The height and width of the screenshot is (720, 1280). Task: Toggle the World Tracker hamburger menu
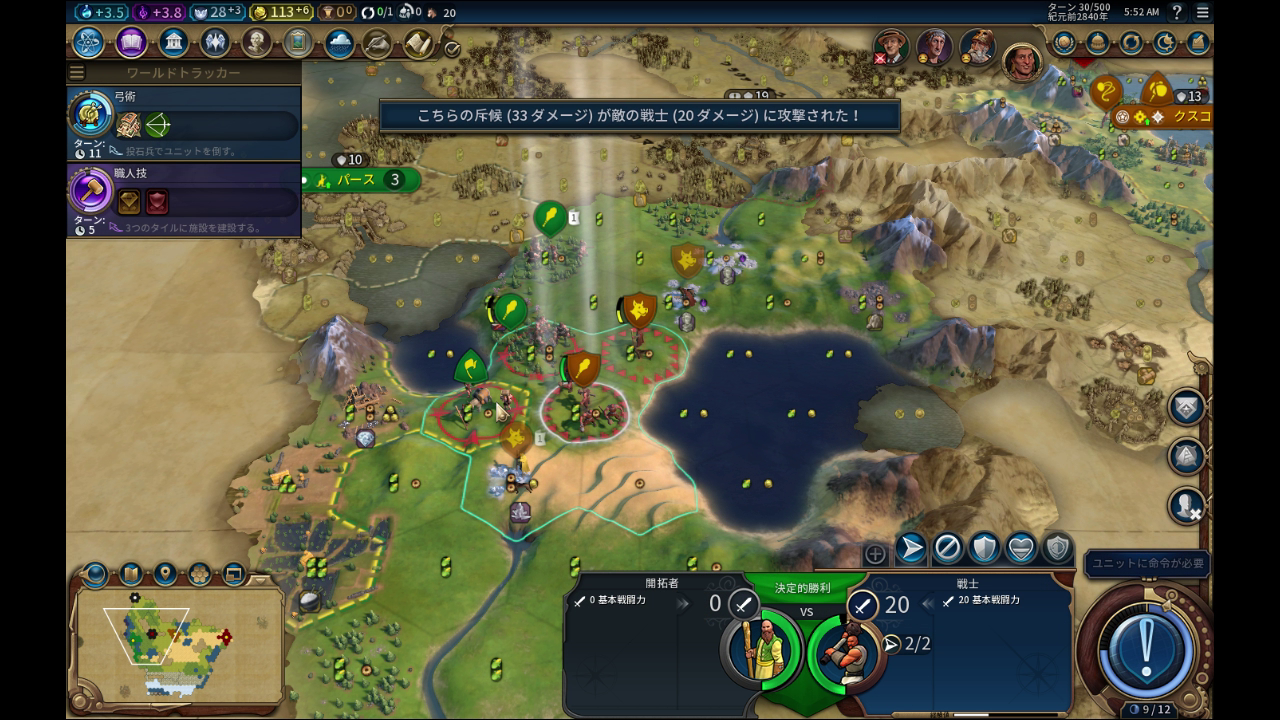pyautogui.click(x=77, y=73)
